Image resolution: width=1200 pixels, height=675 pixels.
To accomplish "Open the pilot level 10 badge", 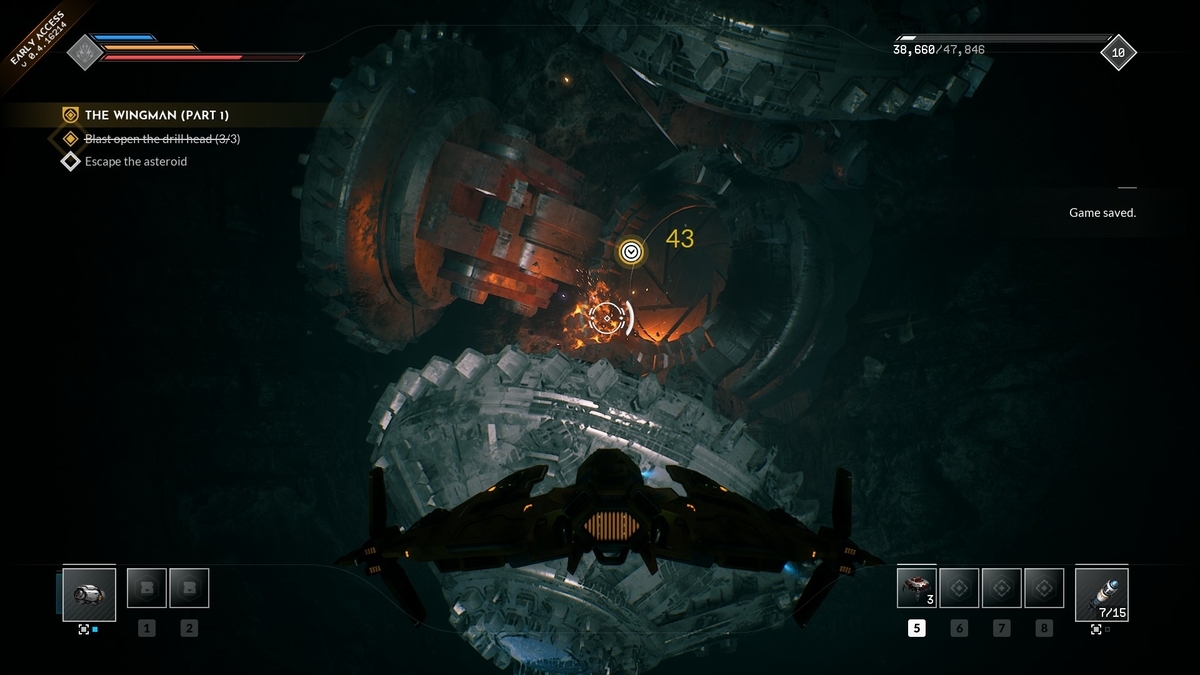I will (1118, 52).
